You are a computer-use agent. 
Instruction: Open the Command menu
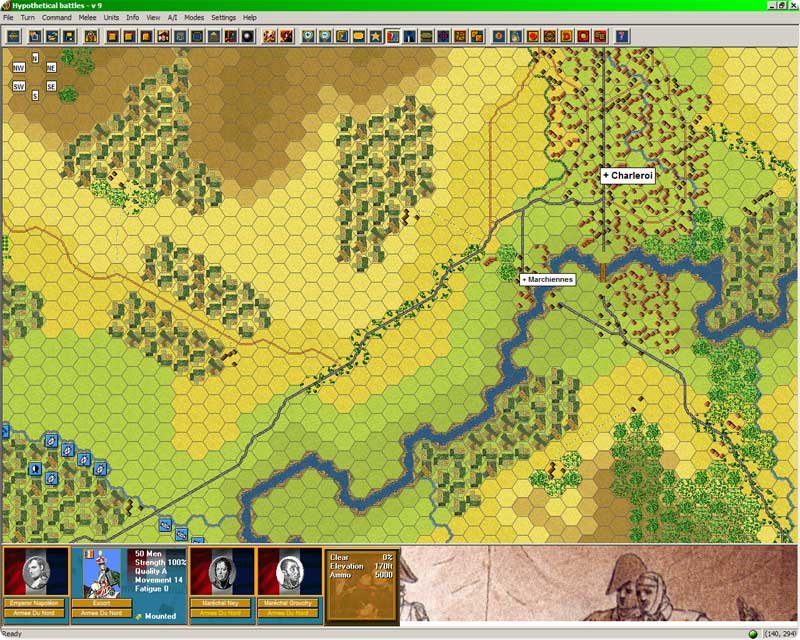[56, 18]
